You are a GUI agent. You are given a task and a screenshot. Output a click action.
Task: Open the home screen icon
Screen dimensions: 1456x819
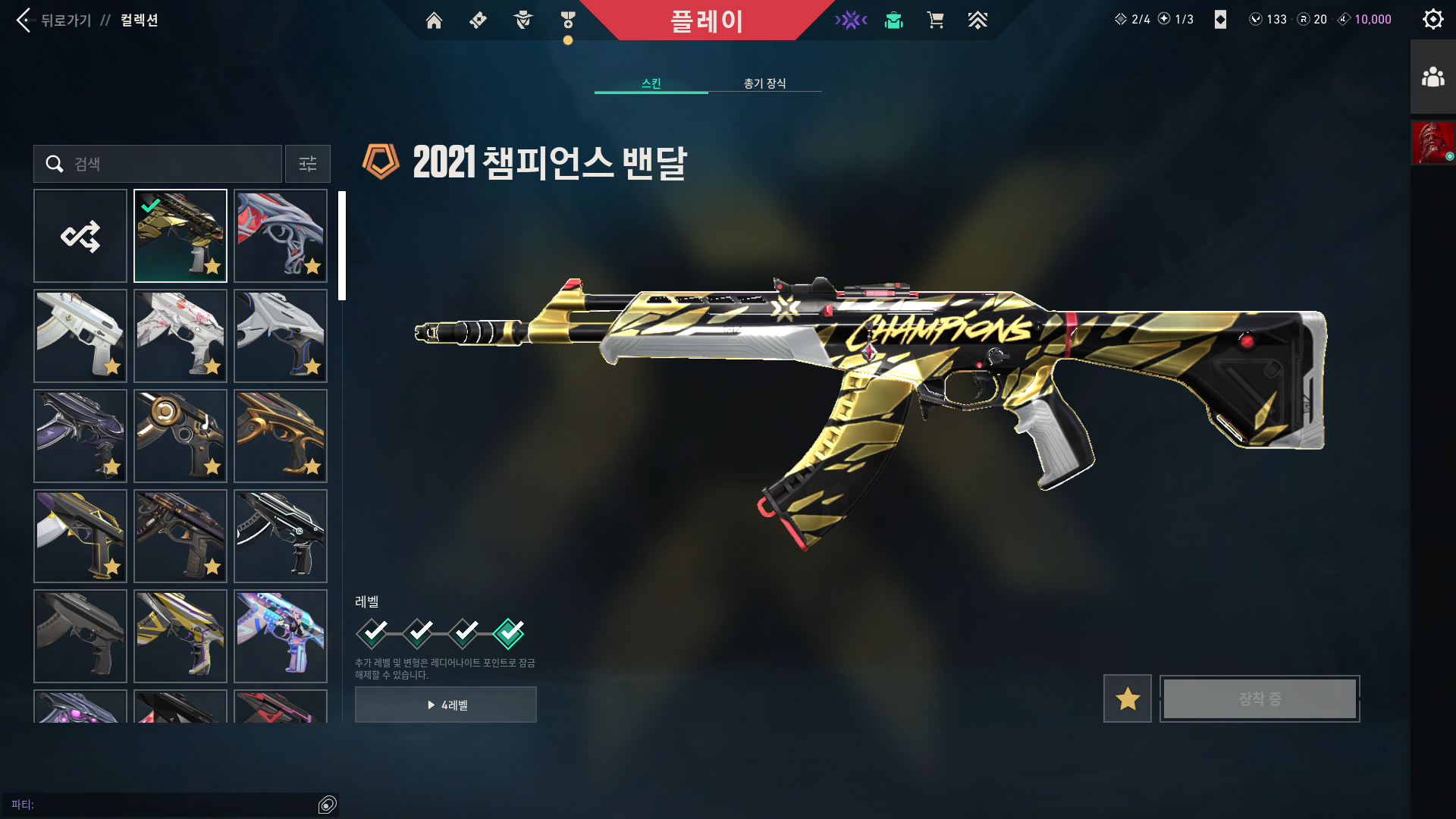[x=434, y=20]
